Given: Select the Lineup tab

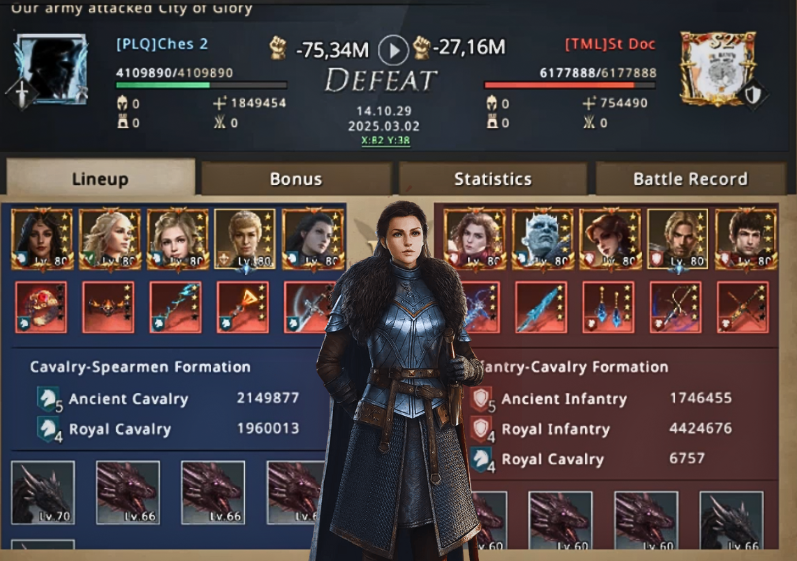Looking at the screenshot, I should tap(100, 179).
